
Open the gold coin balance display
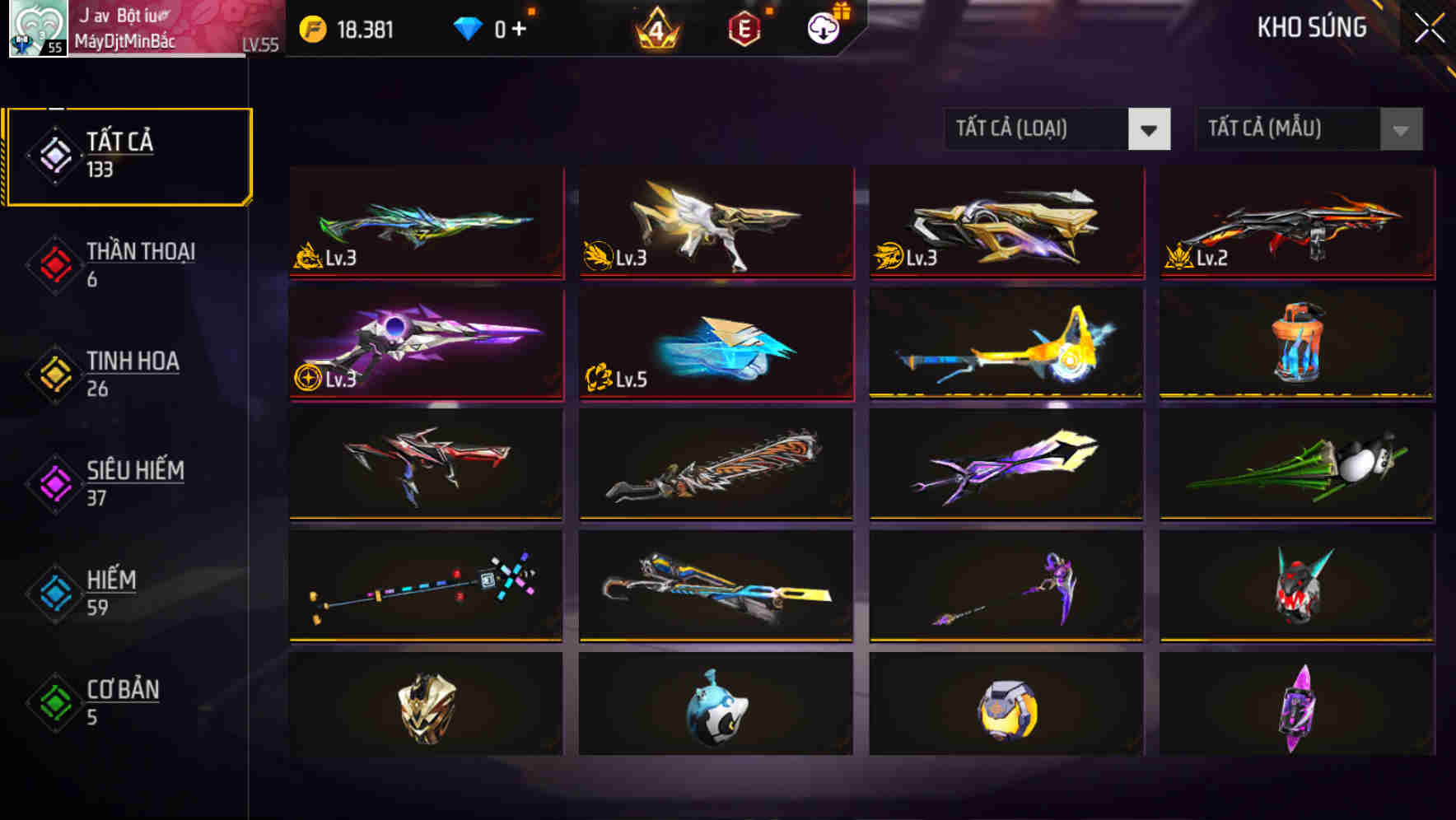coord(350,27)
